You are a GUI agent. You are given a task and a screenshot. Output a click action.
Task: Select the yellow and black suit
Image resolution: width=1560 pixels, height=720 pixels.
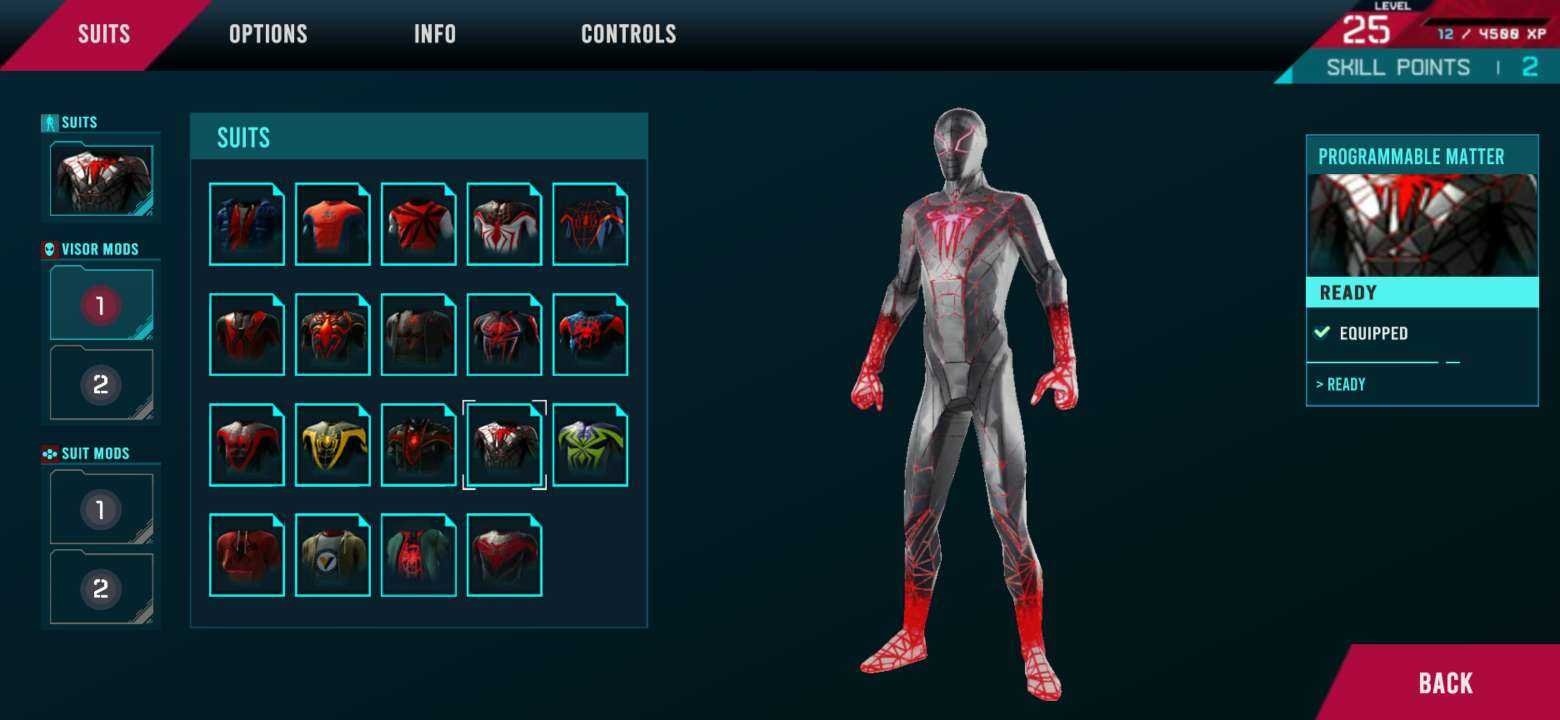click(333, 445)
